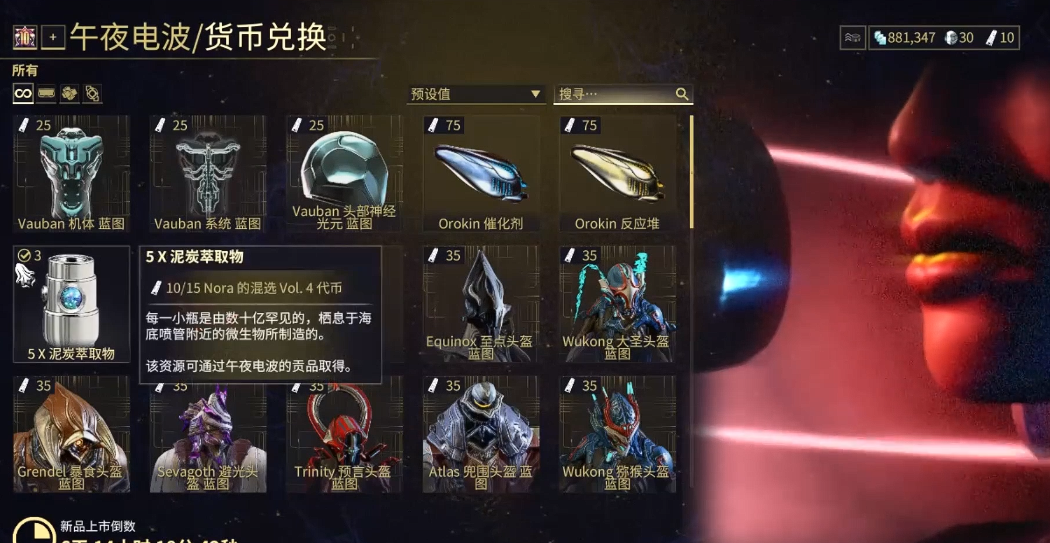Choose the Vauban 系统 蓝图 offering
The height and width of the screenshot is (543, 1050).
(208, 173)
